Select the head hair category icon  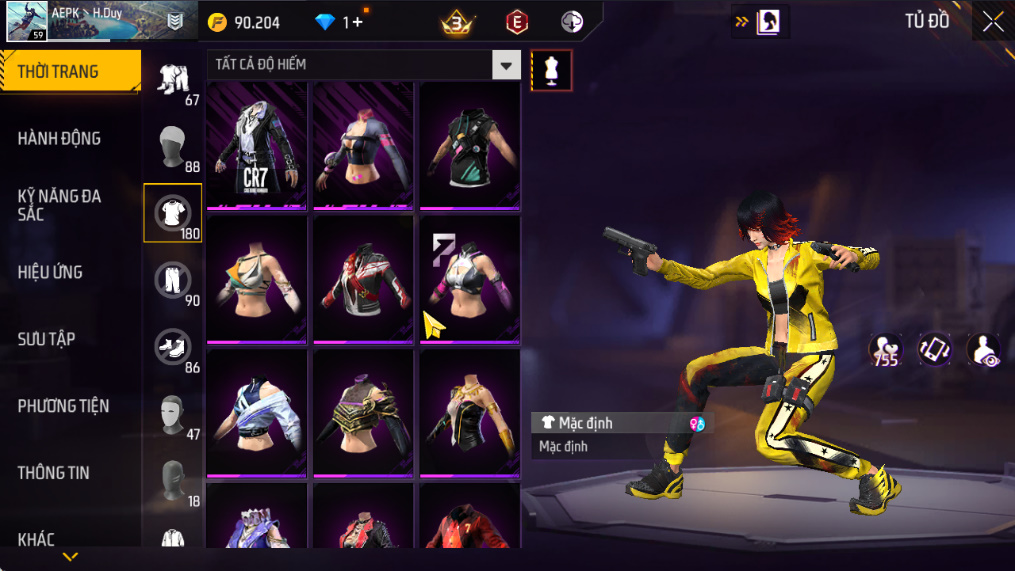point(173,147)
